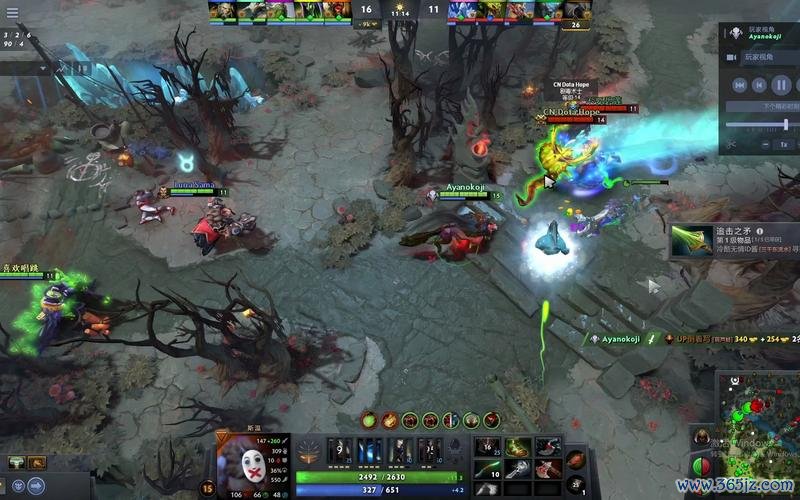
Task: Select the teleport scroll slot
Action: pyautogui.click(x=577, y=485)
